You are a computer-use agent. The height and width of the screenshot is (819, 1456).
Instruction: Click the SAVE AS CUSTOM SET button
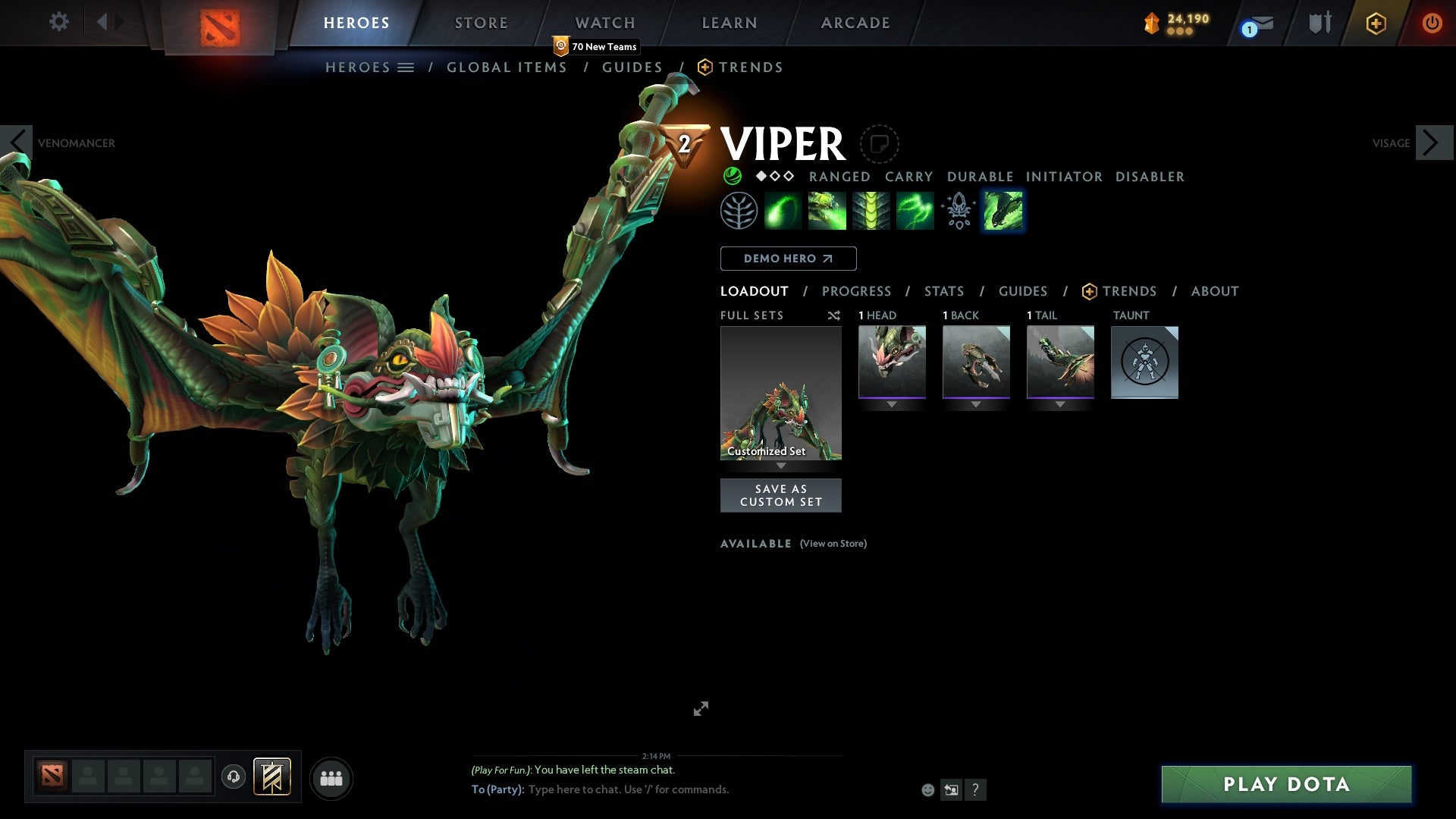coord(781,495)
